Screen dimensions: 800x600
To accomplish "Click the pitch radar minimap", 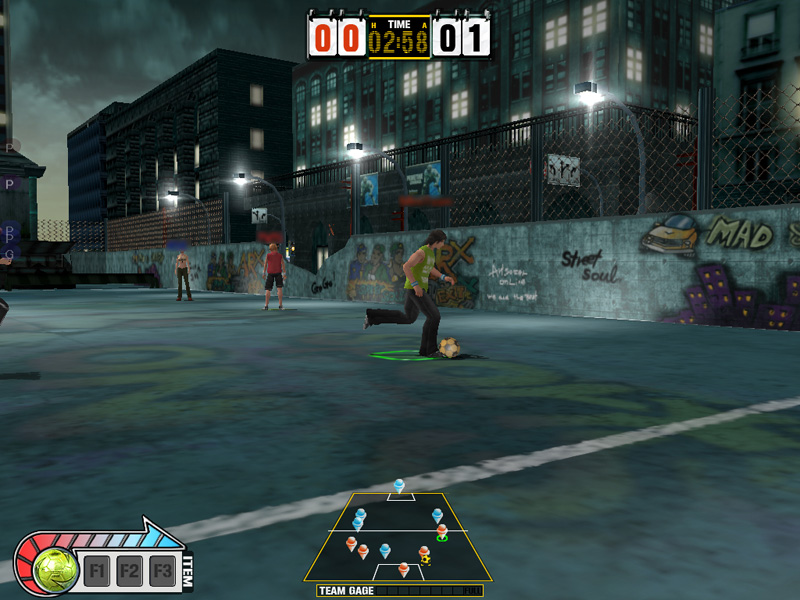I will tap(398, 537).
